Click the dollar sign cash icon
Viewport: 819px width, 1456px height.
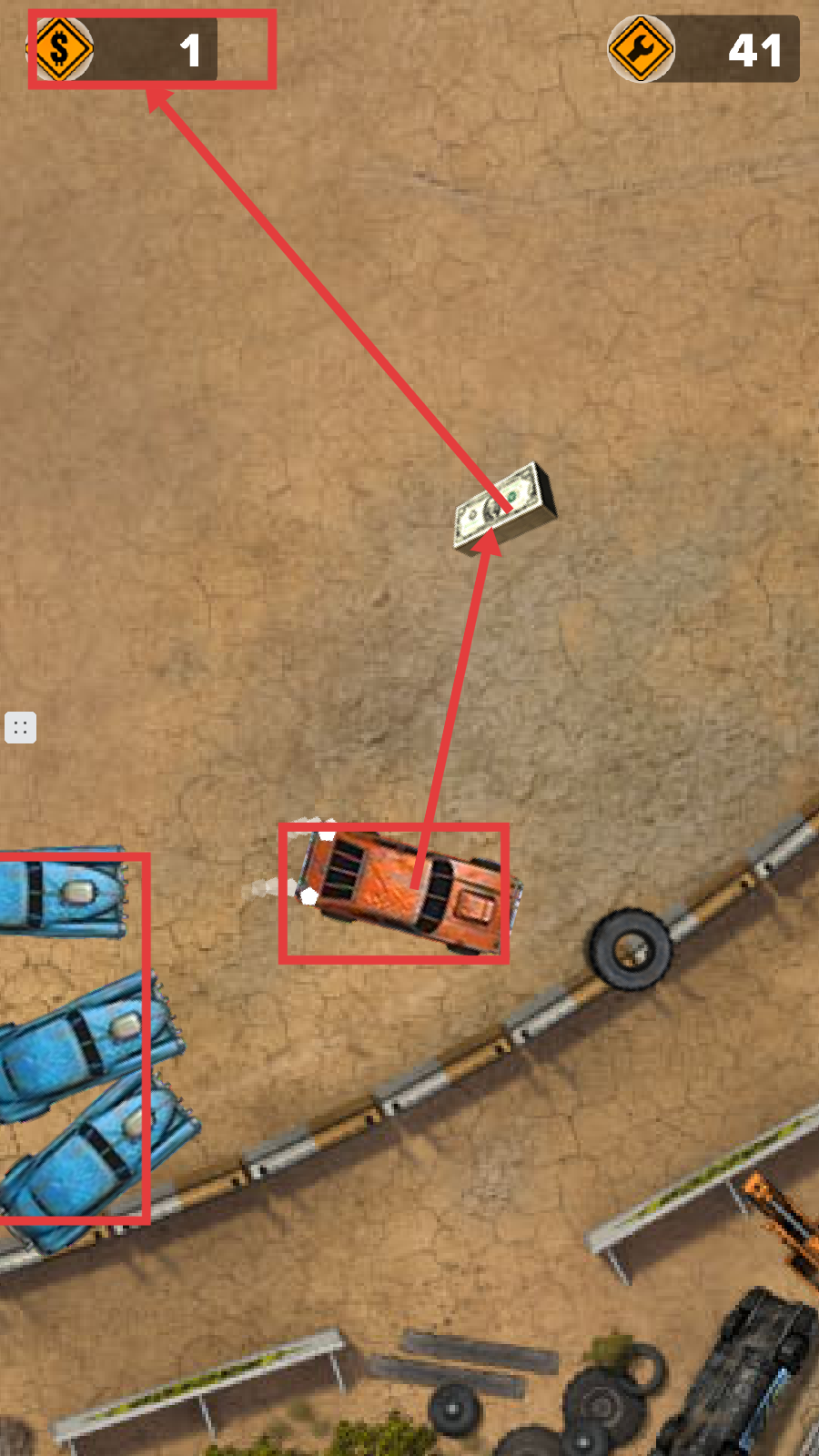(x=61, y=48)
